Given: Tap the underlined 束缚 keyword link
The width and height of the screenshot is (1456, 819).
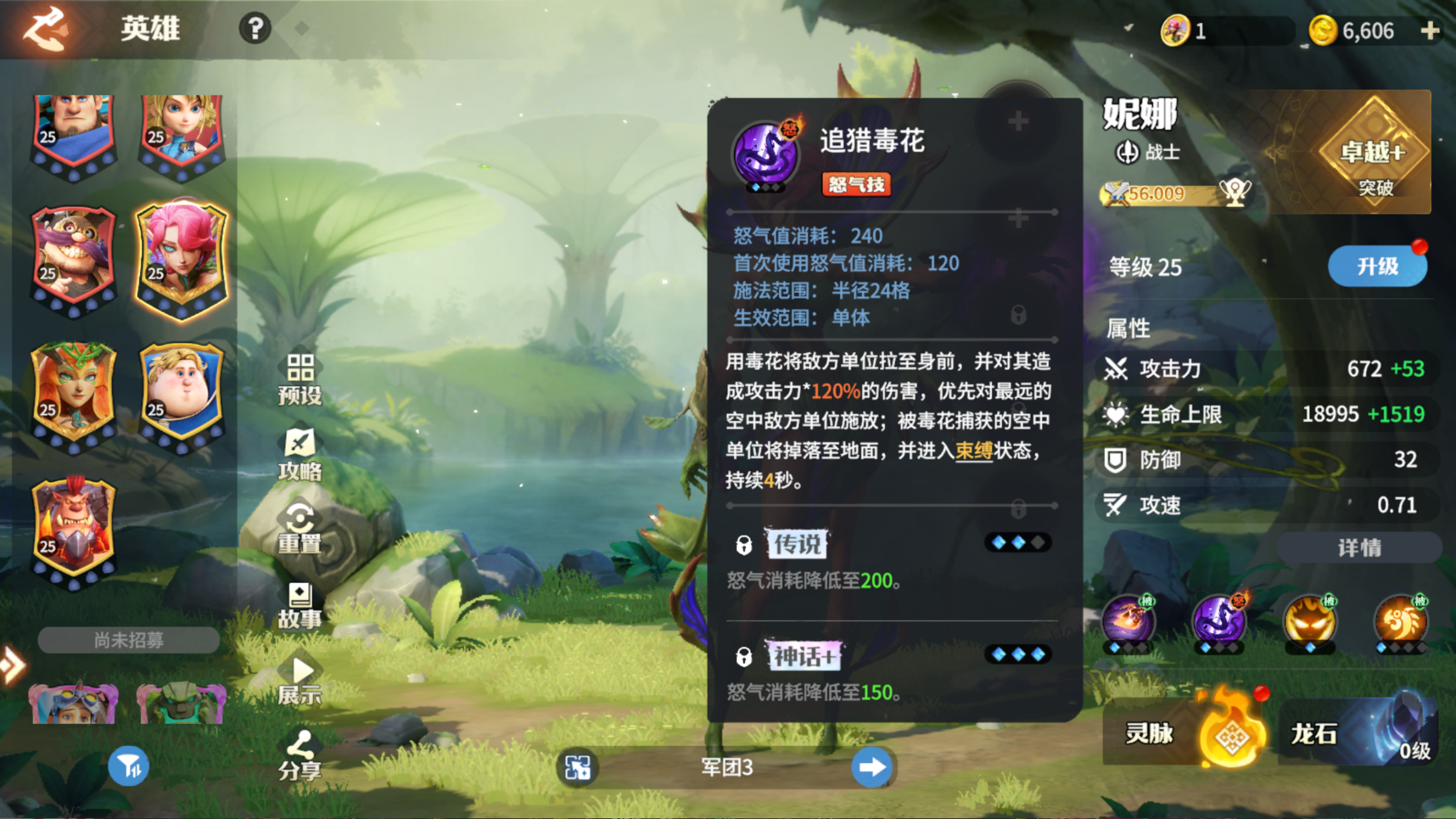Looking at the screenshot, I should [974, 451].
